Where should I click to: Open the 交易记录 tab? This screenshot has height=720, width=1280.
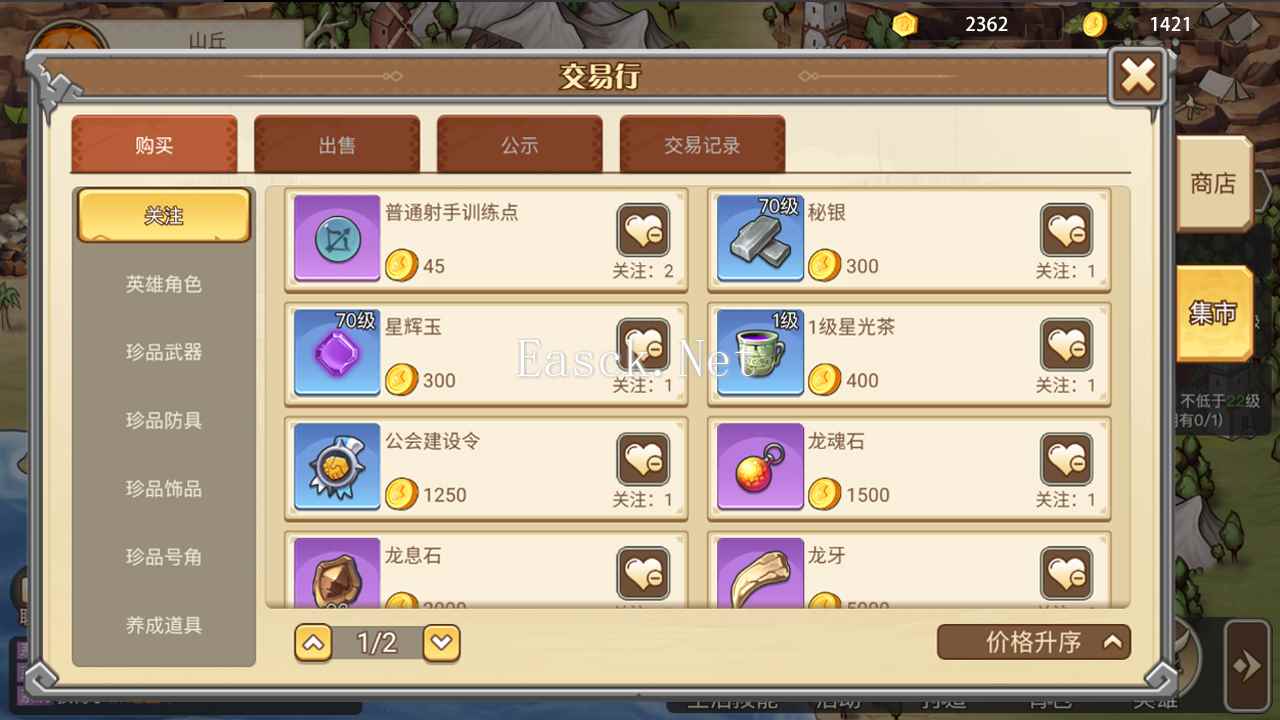coord(703,144)
